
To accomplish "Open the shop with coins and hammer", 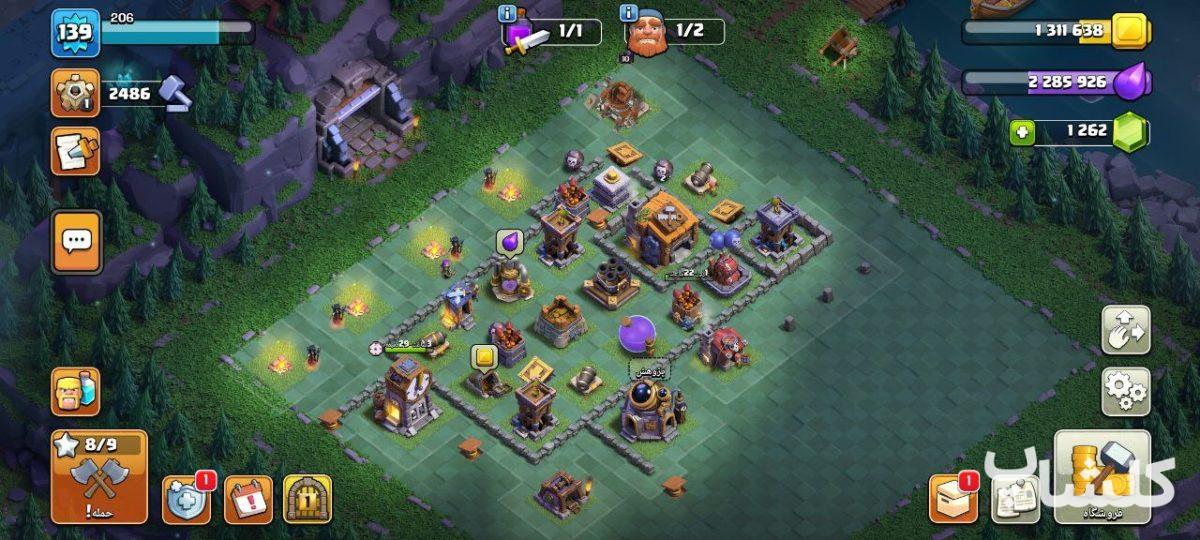I will click(1102, 478).
